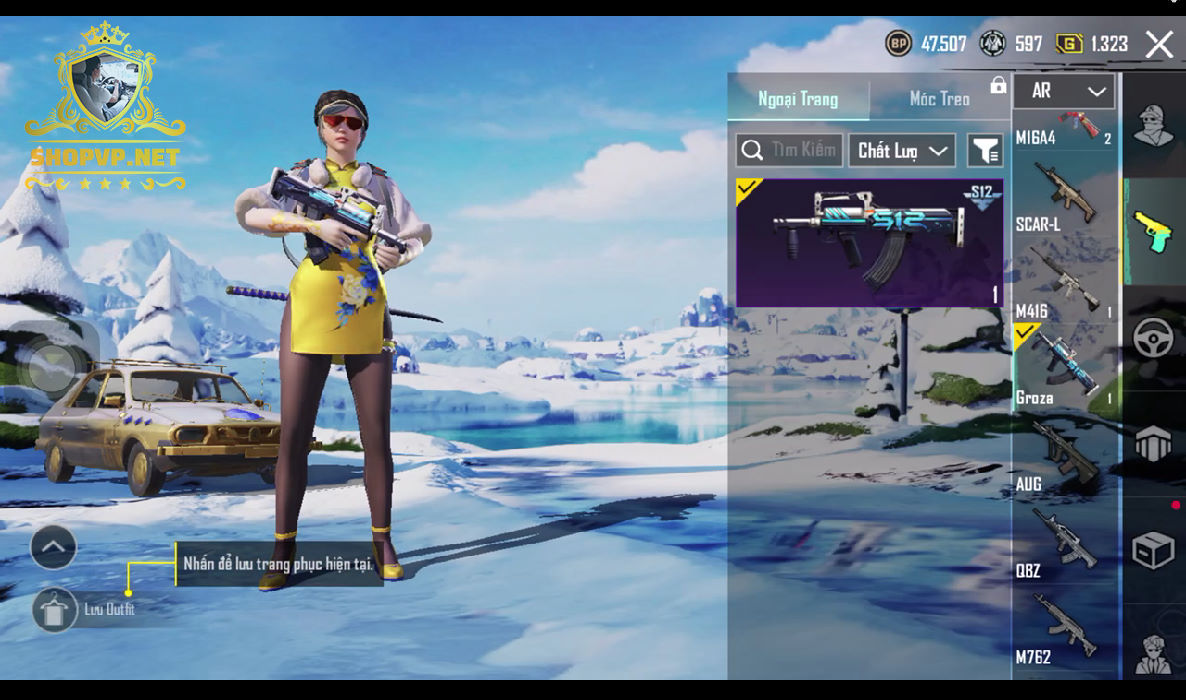The height and width of the screenshot is (700, 1186).
Task: Open the AR weapon type dropdown
Action: (x=1065, y=91)
